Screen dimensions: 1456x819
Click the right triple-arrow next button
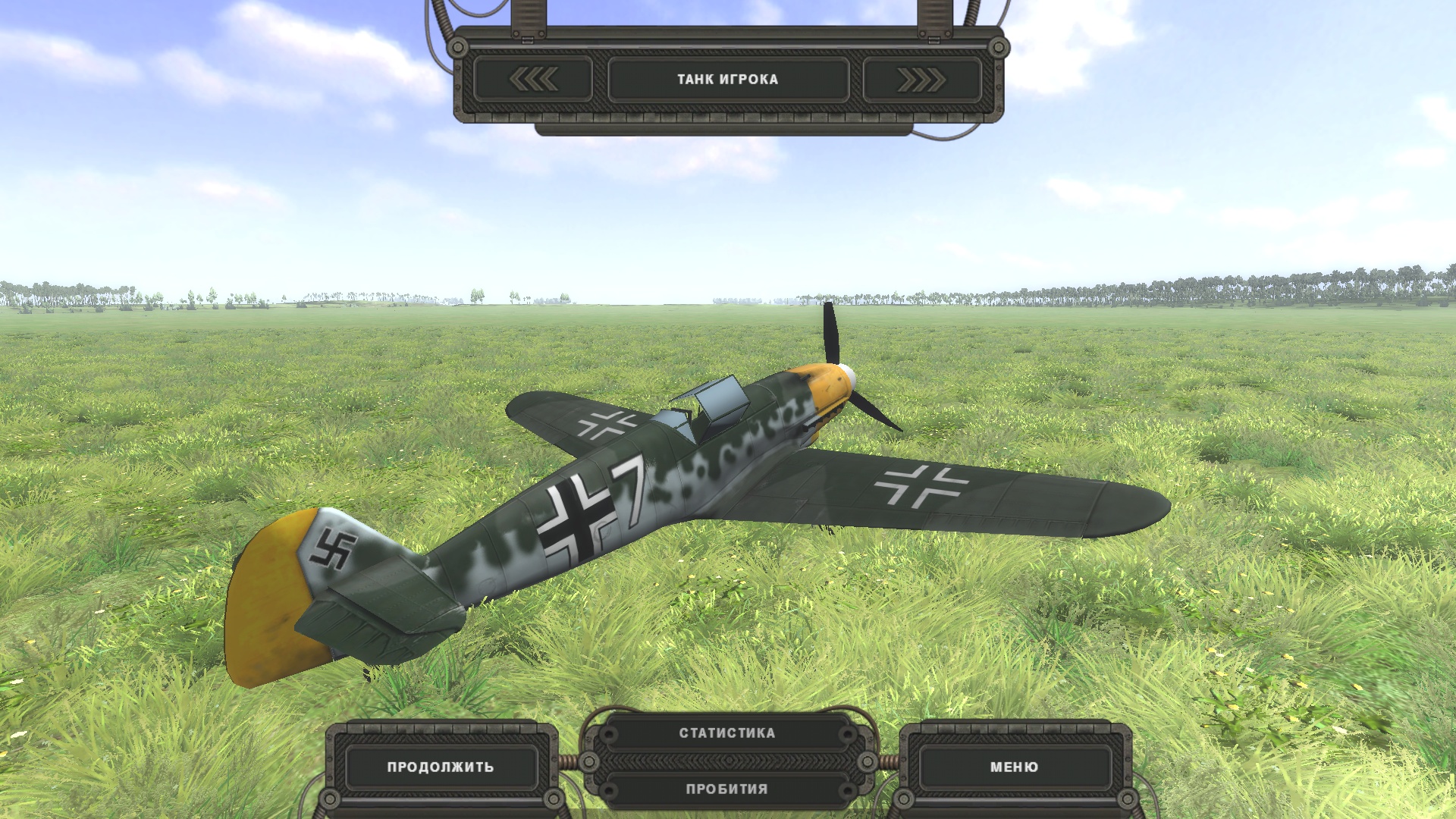[921, 79]
